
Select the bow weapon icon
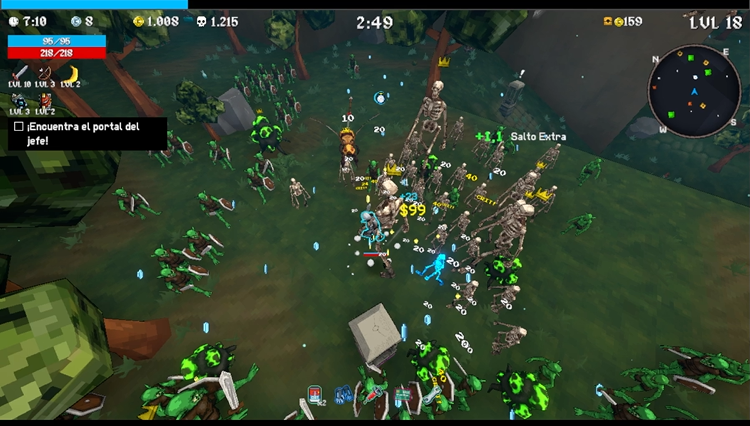click(x=45, y=73)
